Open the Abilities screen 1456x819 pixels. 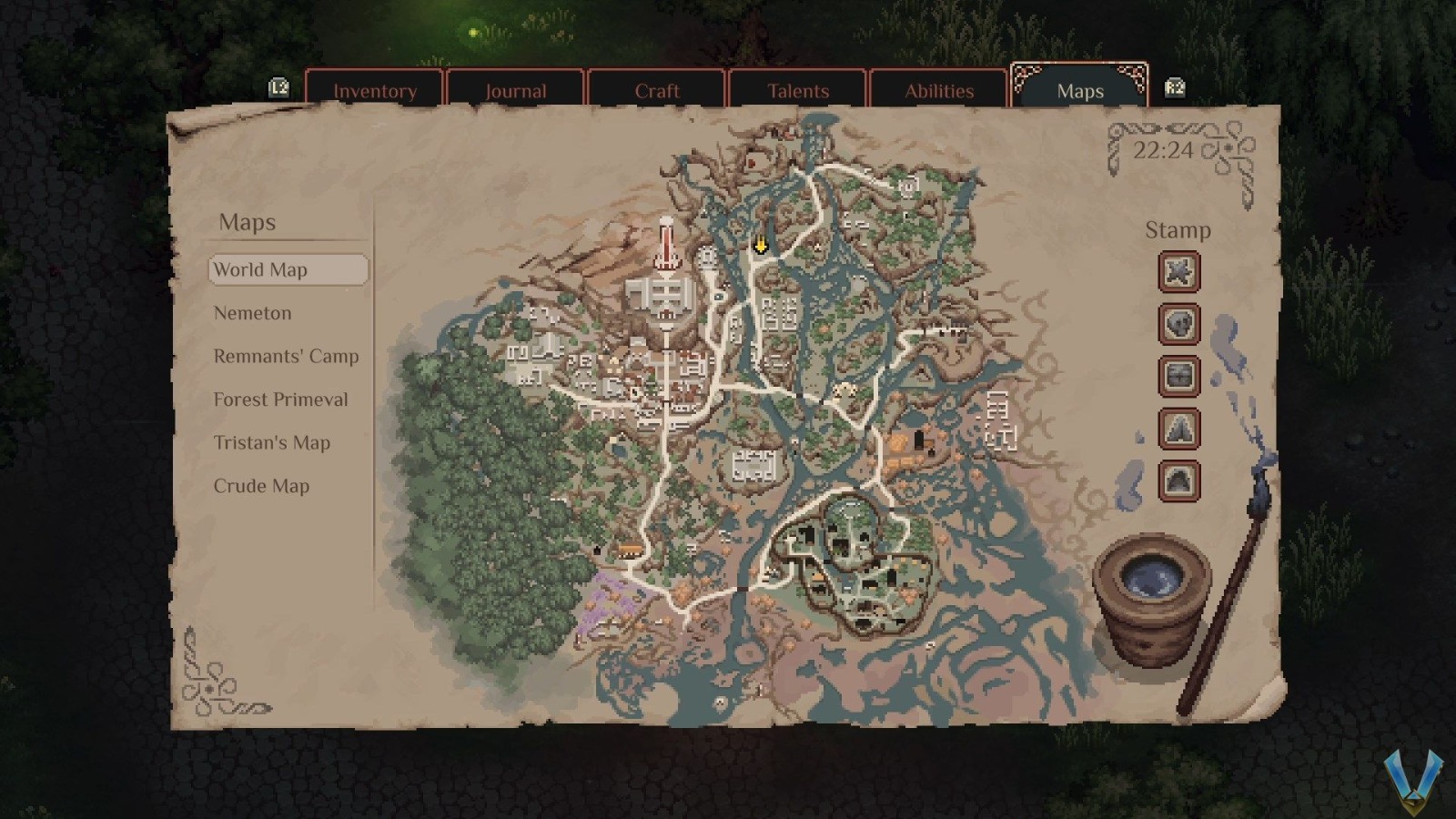tap(939, 91)
